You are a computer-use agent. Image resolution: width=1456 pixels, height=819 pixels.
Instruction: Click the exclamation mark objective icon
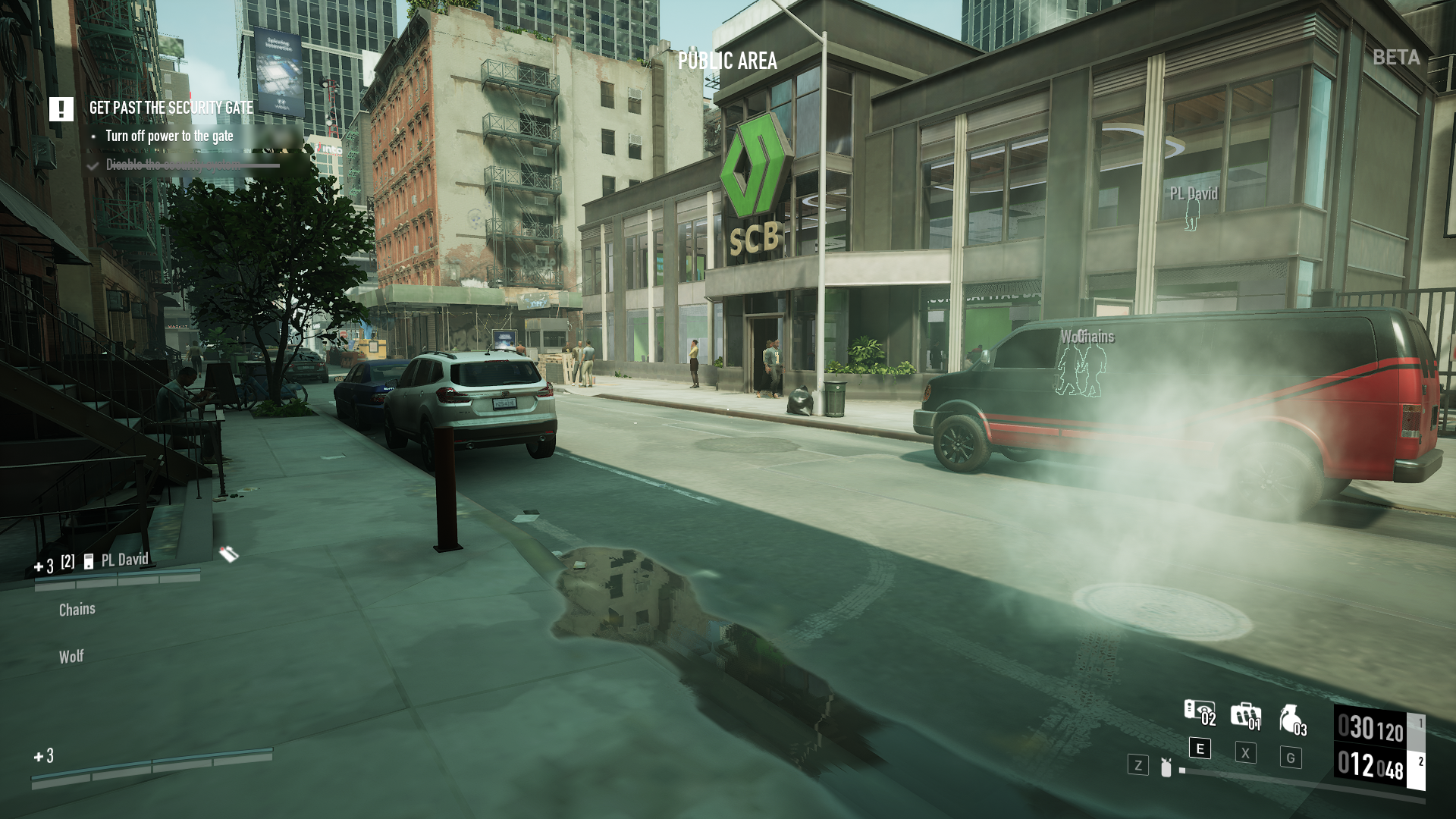[60, 108]
